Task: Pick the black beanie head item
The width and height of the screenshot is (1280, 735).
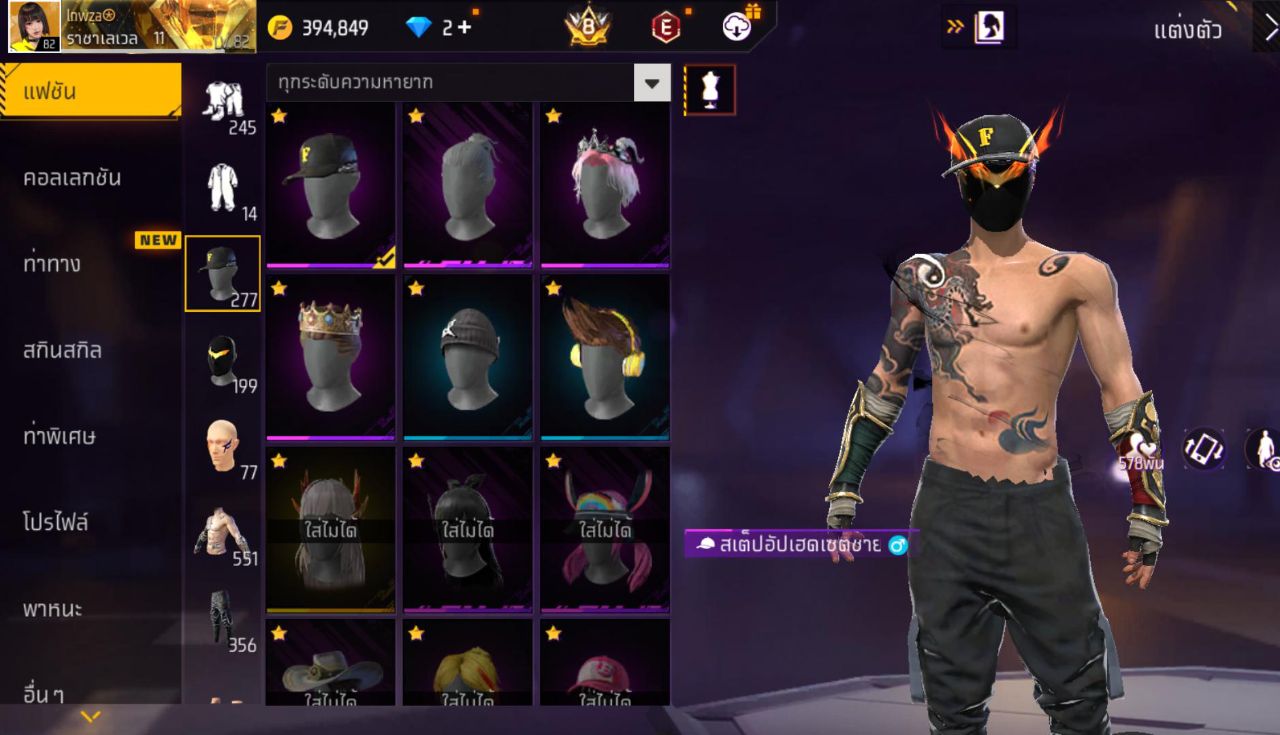Action: pos(468,357)
